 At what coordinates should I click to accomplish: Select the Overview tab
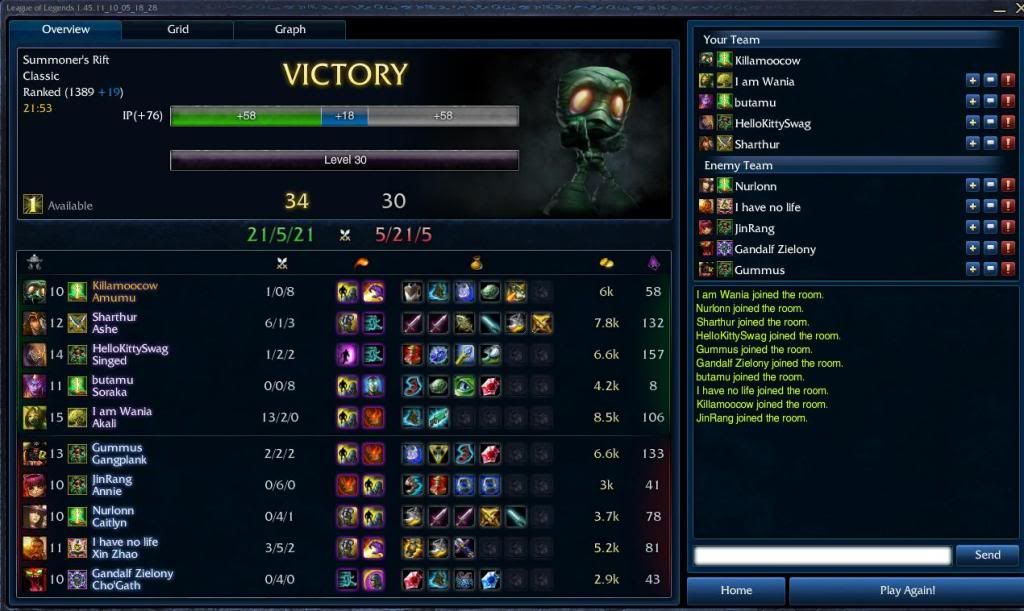coord(66,30)
